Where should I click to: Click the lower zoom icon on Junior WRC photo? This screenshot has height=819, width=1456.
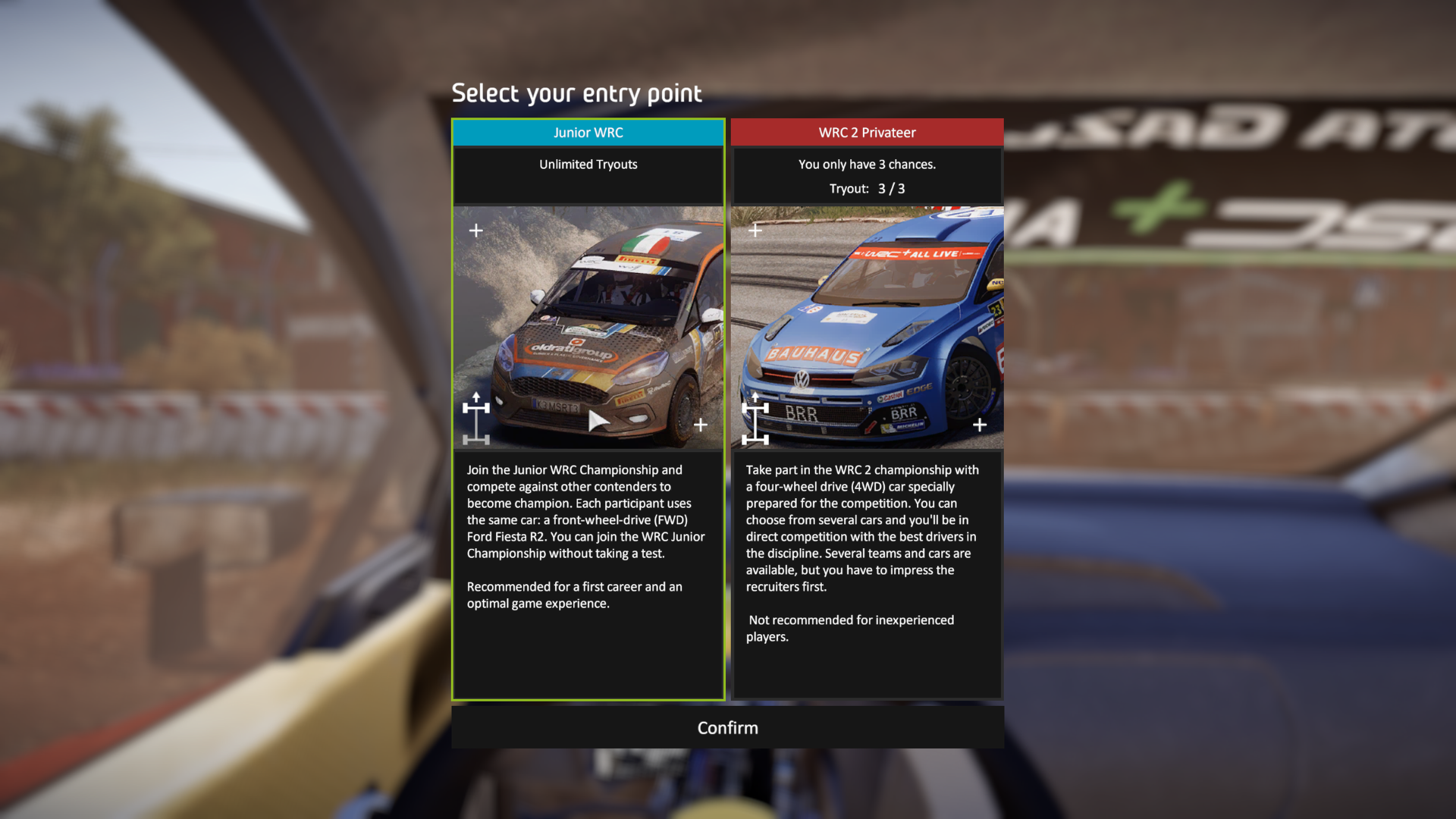(x=701, y=425)
